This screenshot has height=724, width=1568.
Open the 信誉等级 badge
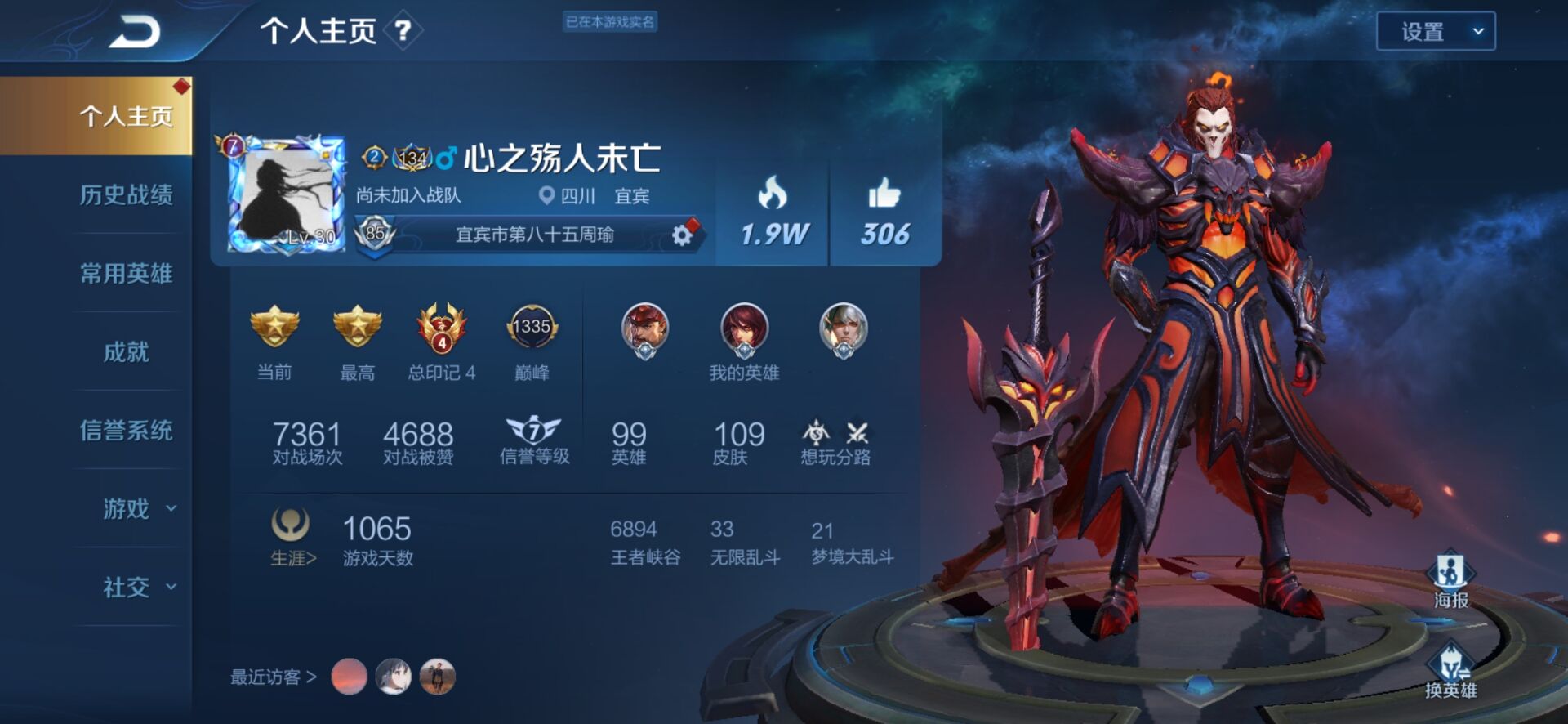point(534,440)
